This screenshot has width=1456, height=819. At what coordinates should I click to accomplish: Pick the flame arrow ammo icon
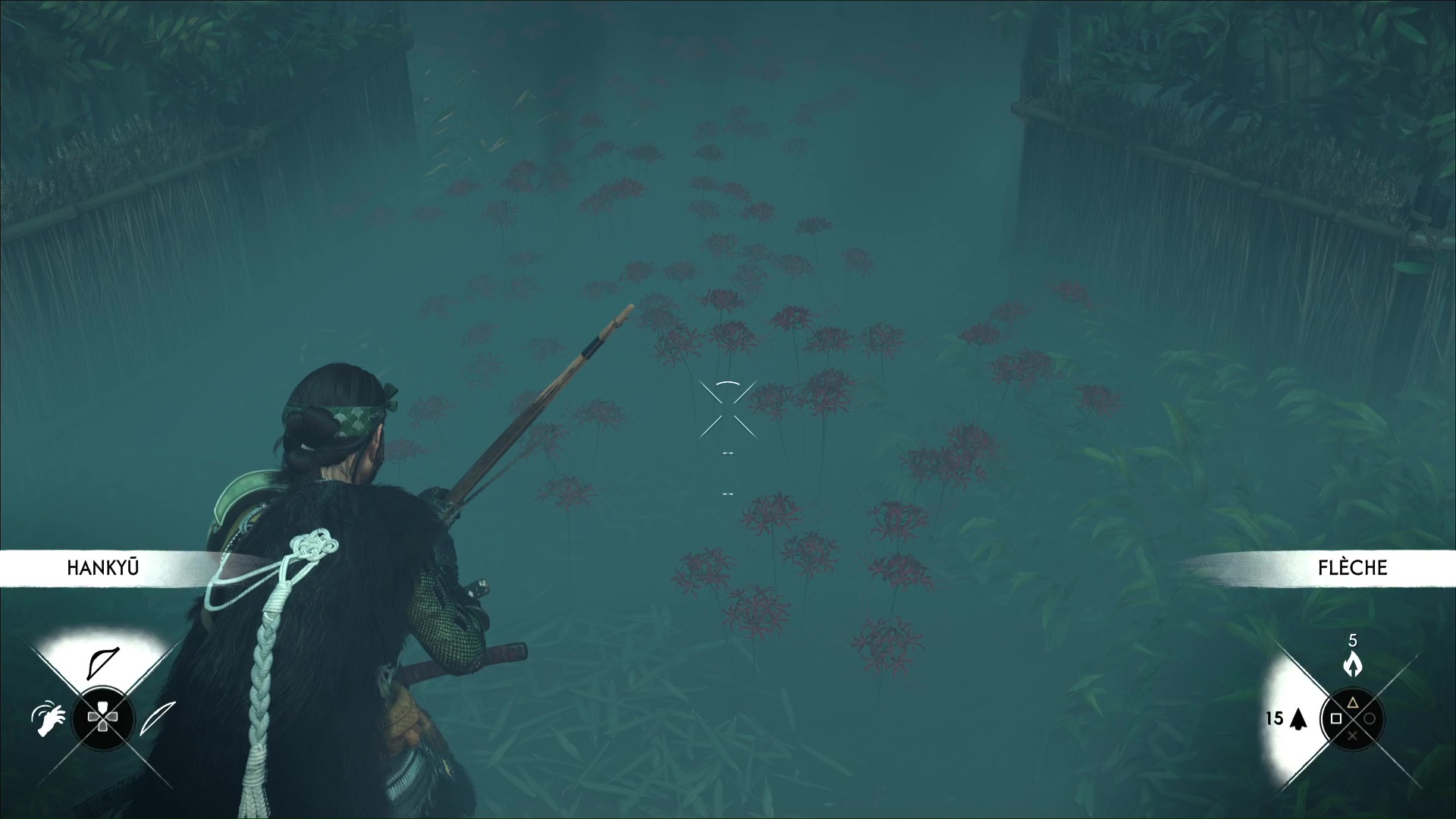[x=1352, y=664]
